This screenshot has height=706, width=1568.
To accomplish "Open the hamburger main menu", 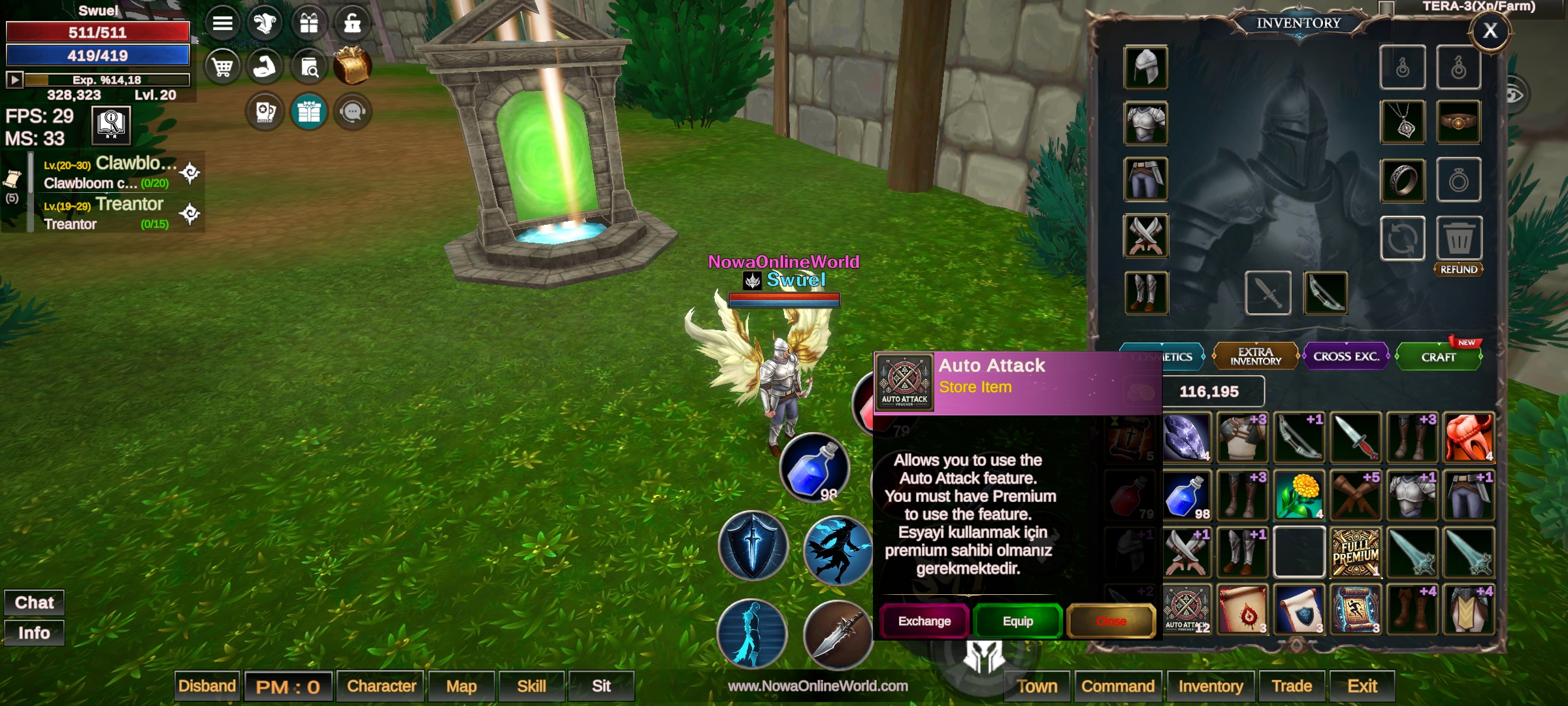I will (222, 24).
